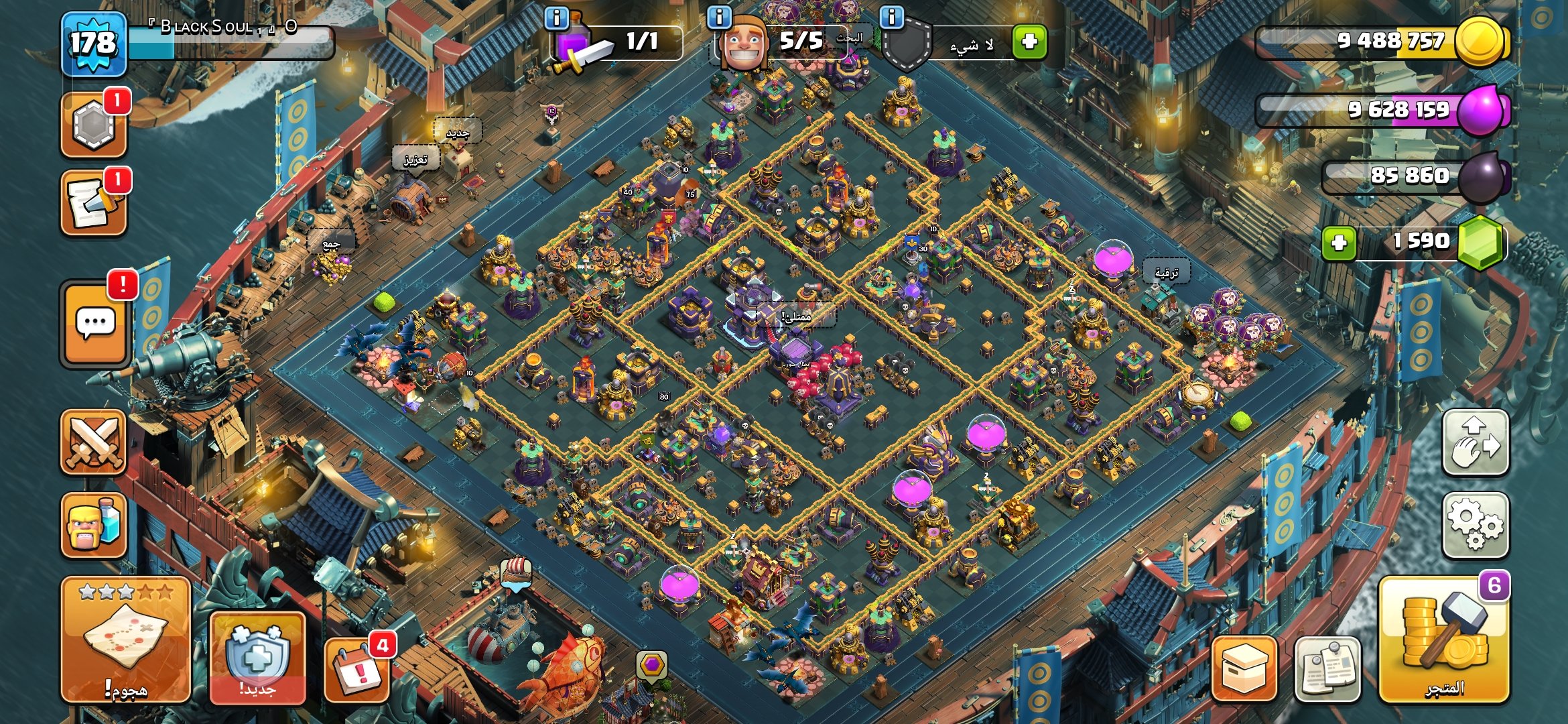
Task: Open the player level 178 profile badge
Action: (94, 44)
